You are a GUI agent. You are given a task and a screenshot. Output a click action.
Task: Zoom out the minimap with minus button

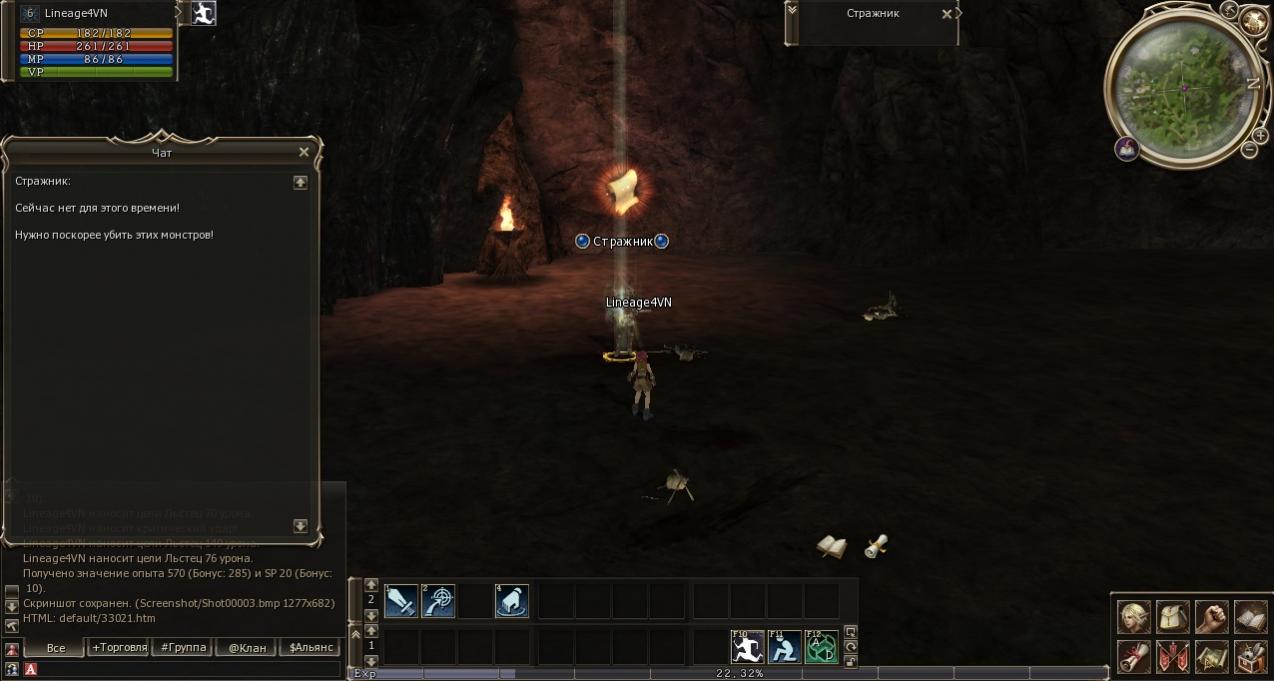(1249, 150)
